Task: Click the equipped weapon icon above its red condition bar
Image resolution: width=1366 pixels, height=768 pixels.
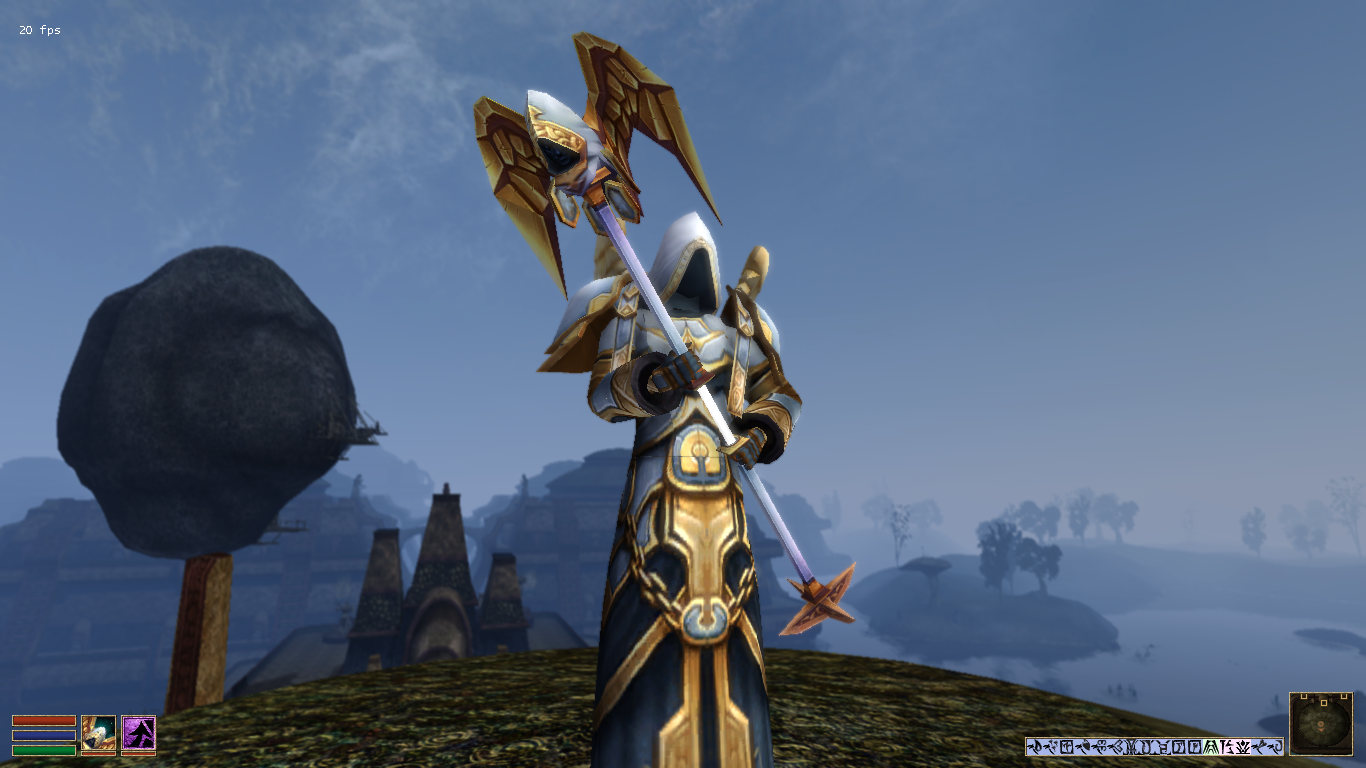Action: click(99, 733)
